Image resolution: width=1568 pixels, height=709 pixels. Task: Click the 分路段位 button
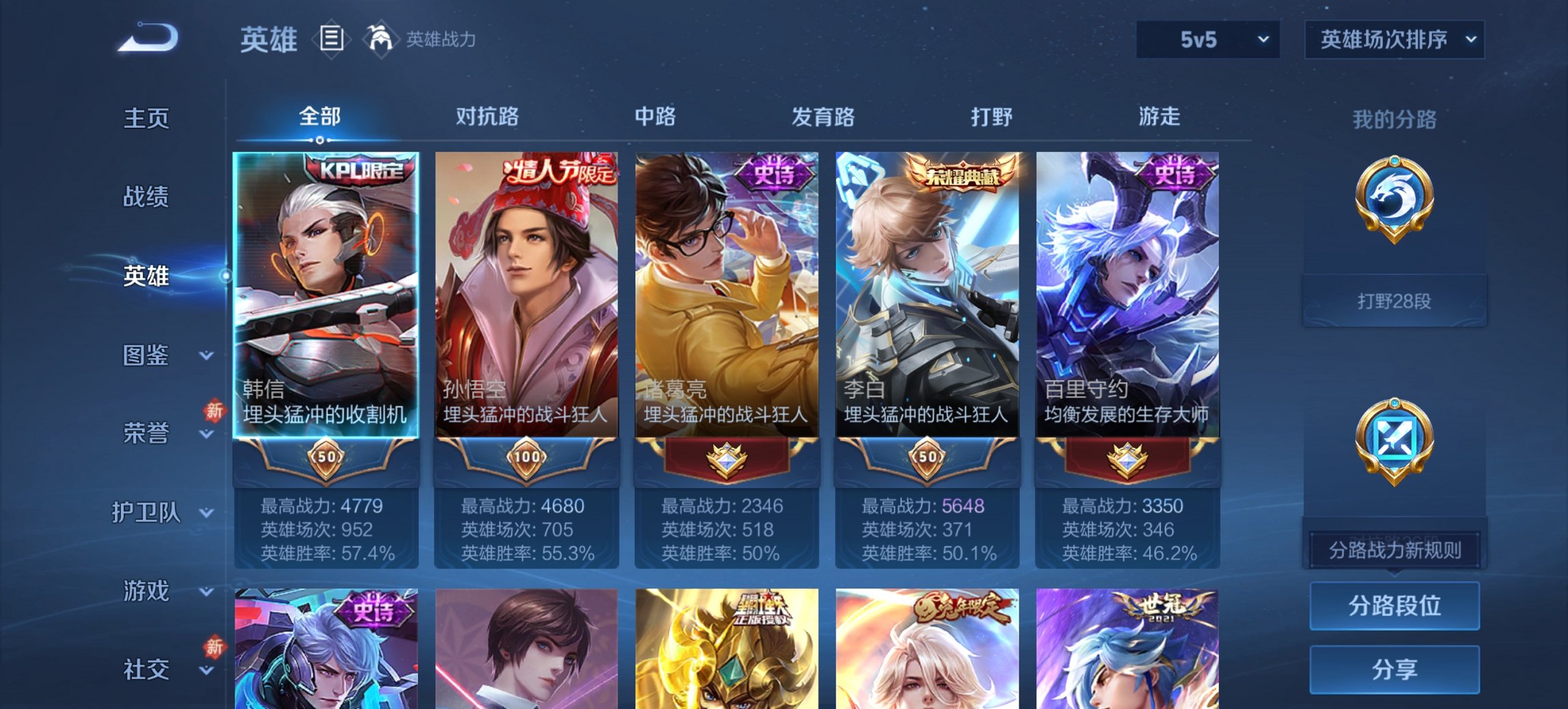[x=1394, y=606]
